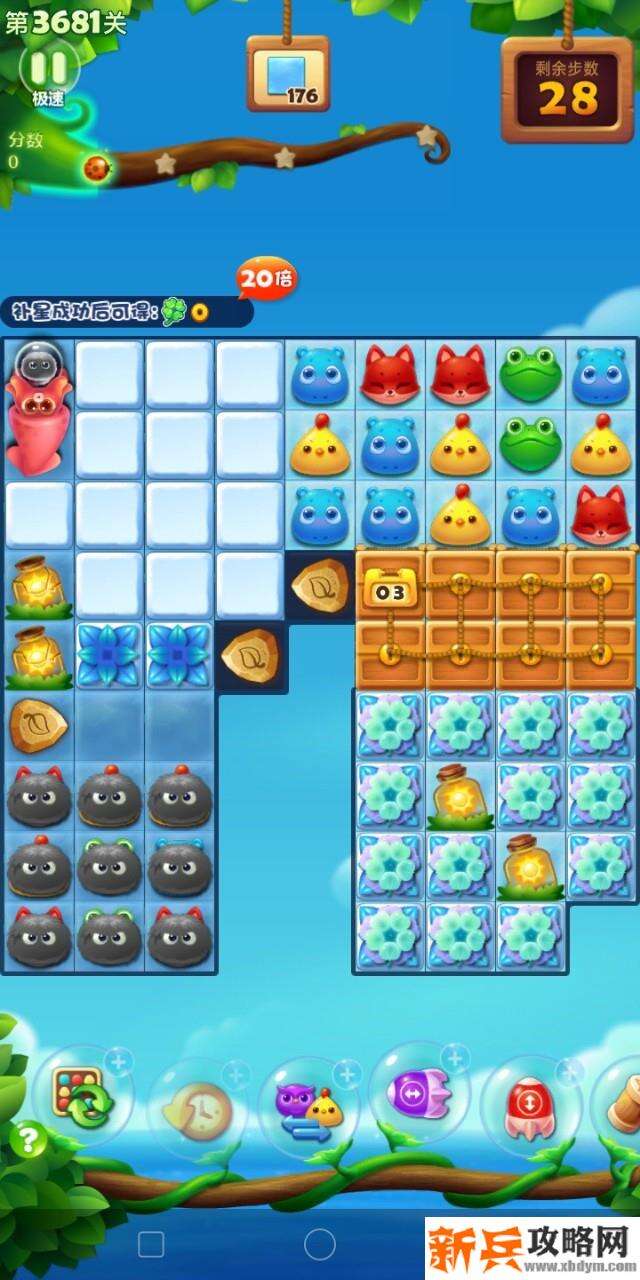This screenshot has width=640, height=1280.
Task: Pause the game with the green pause button
Action: point(49,67)
